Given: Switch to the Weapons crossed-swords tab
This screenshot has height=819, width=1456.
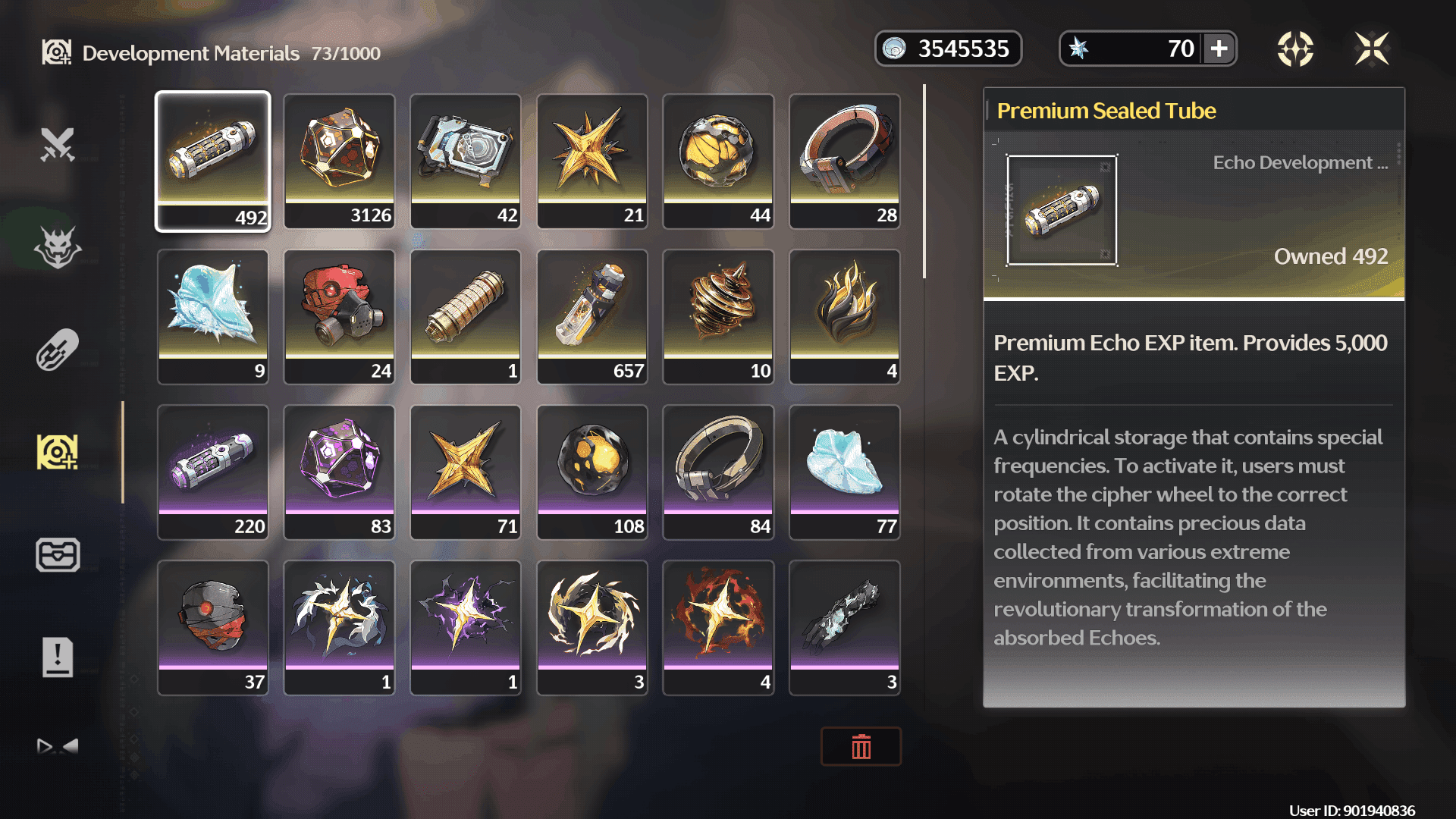Looking at the screenshot, I should coord(58,144).
